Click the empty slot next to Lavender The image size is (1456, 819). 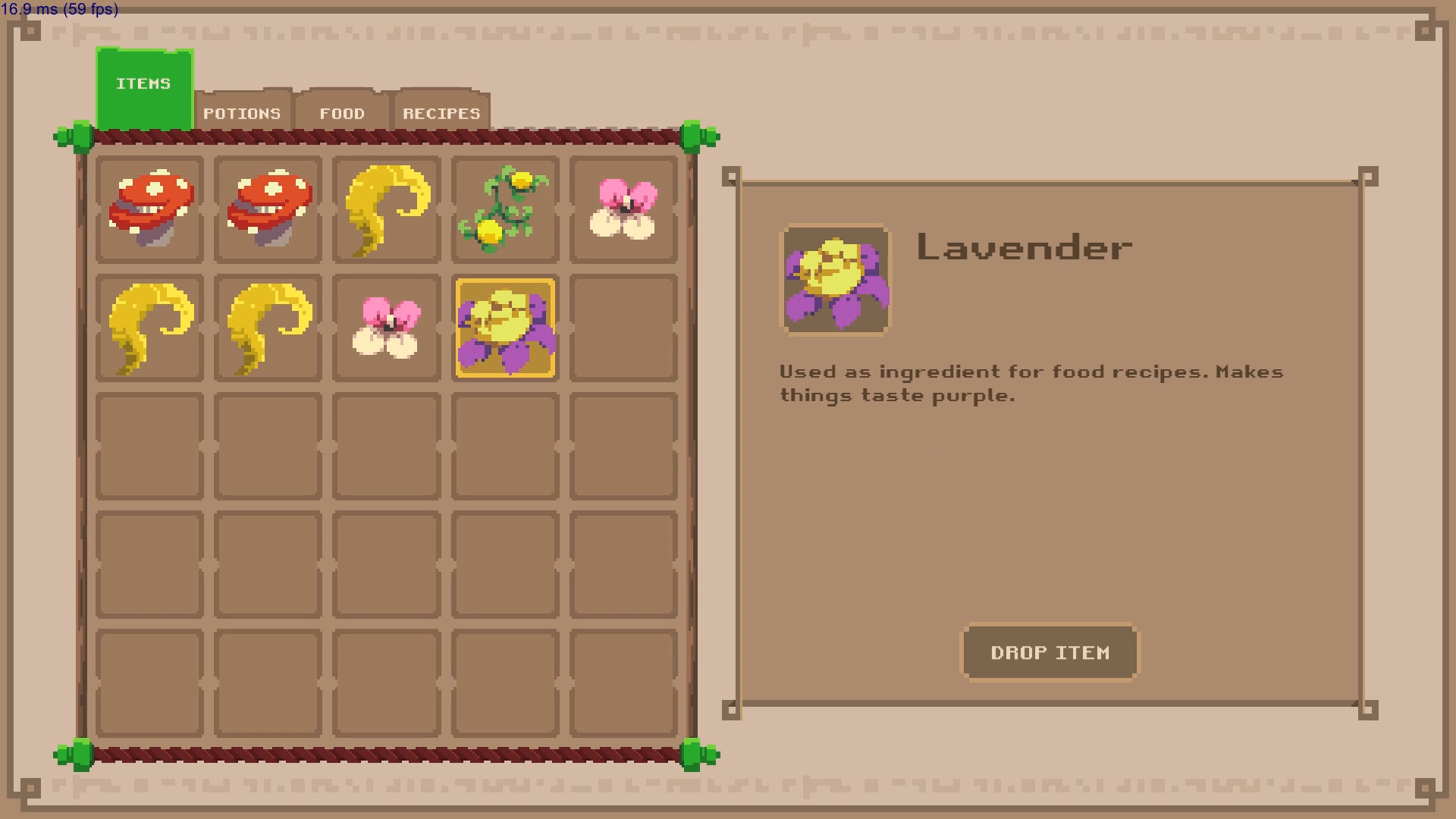(623, 328)
